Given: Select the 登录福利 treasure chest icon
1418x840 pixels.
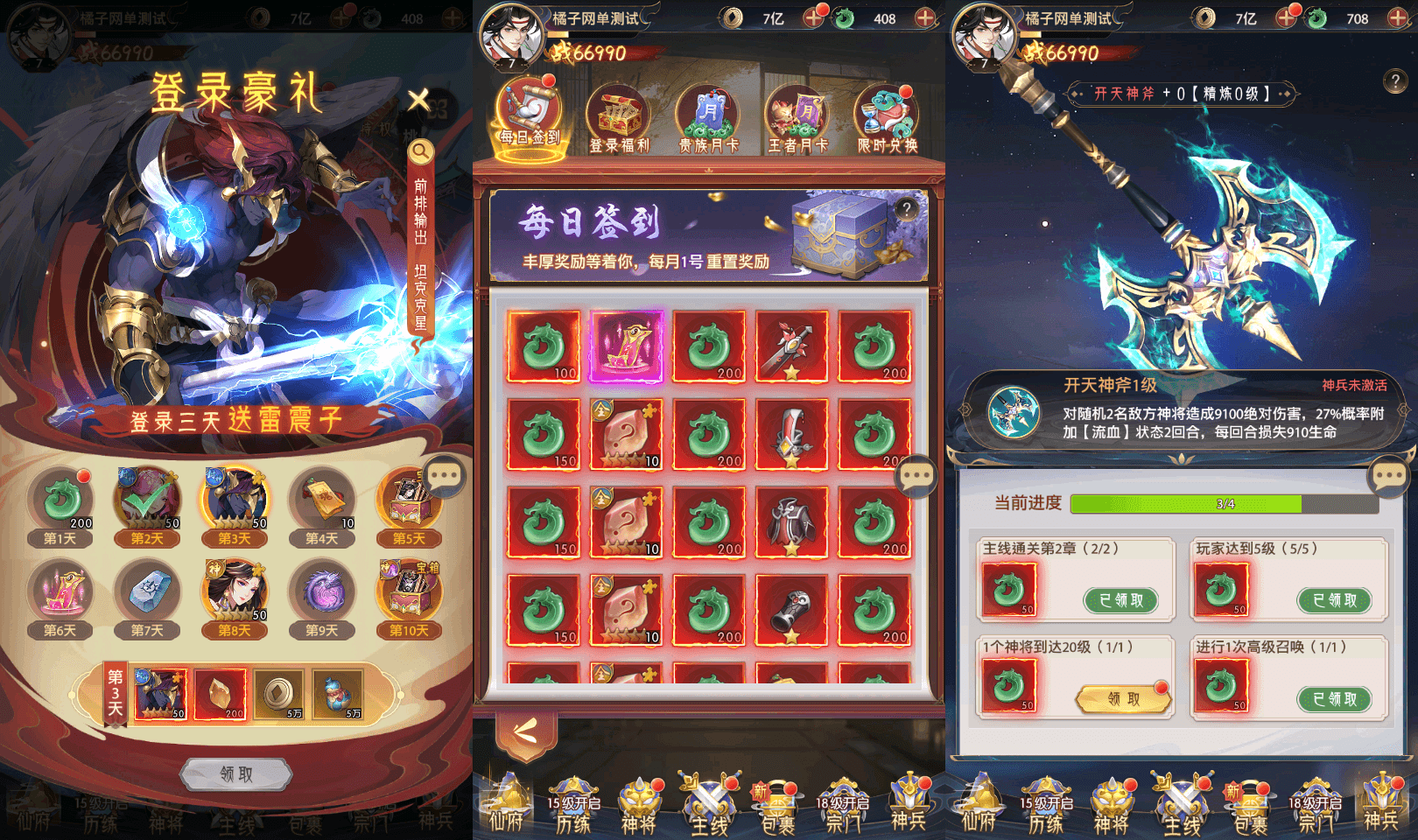Looking at the screenshot, I should point(617,109).
